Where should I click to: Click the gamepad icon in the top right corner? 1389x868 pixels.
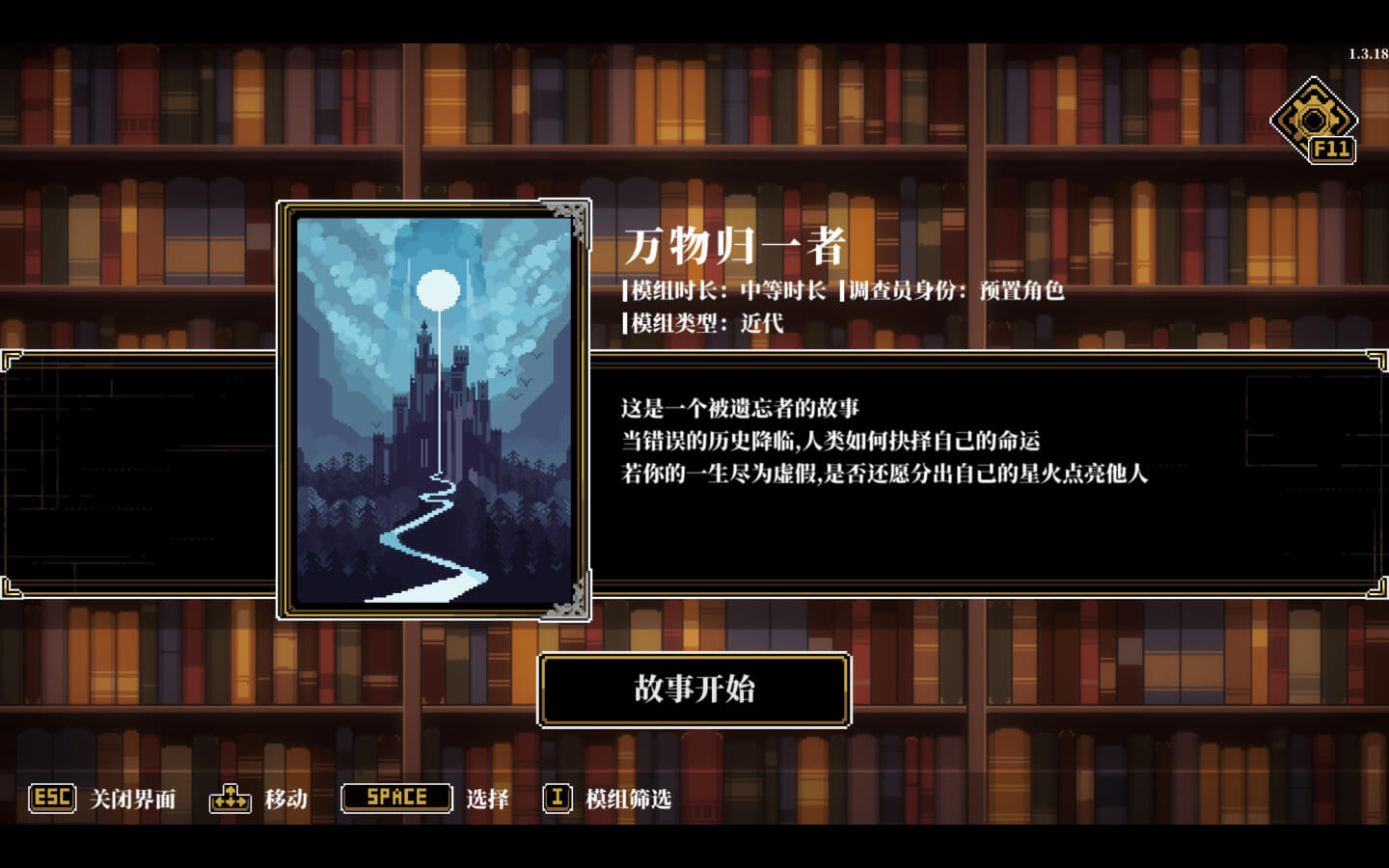[1314, 118]
